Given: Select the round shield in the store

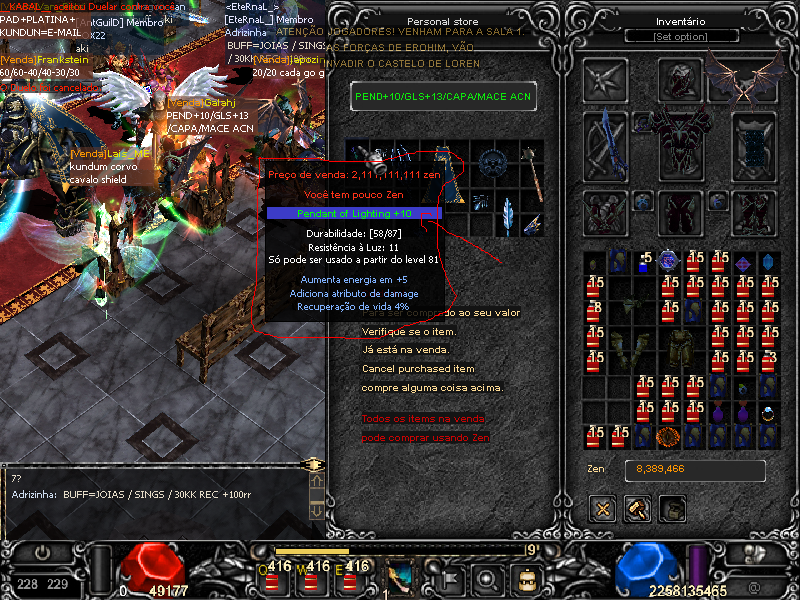Looking at the screenshot, I should pyautogui.click(x=490, y=163).
